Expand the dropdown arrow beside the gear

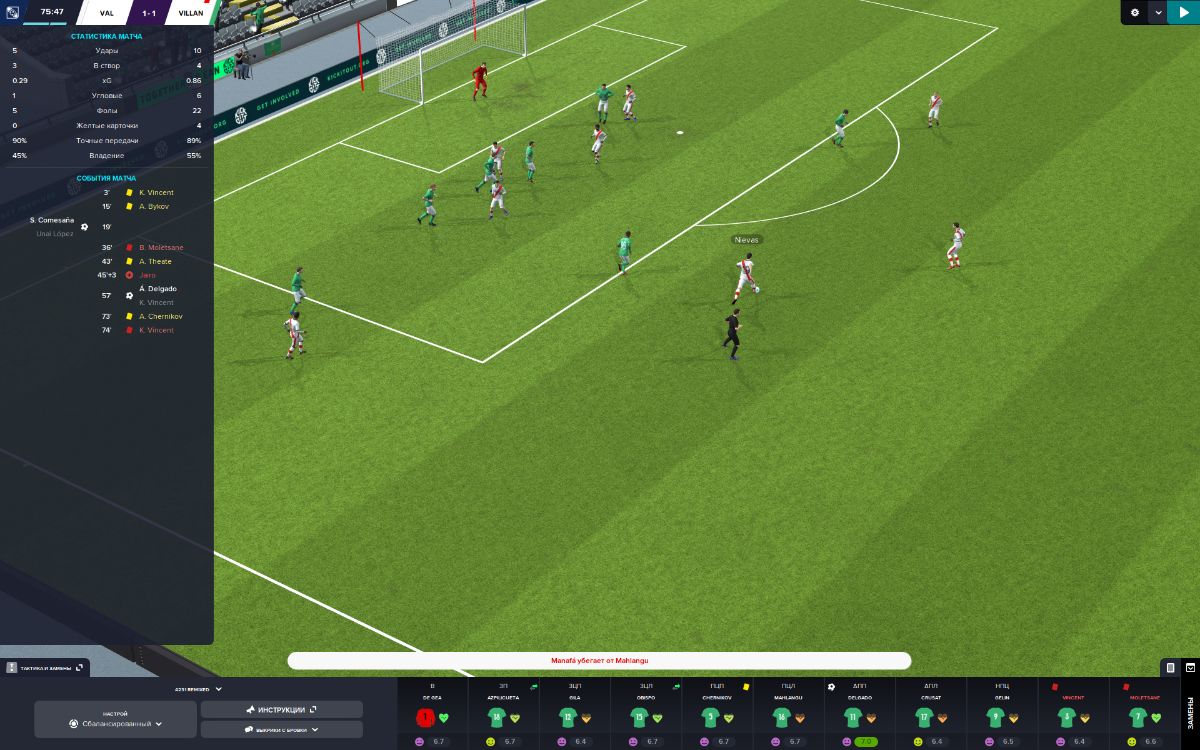tap(1158, 12)
